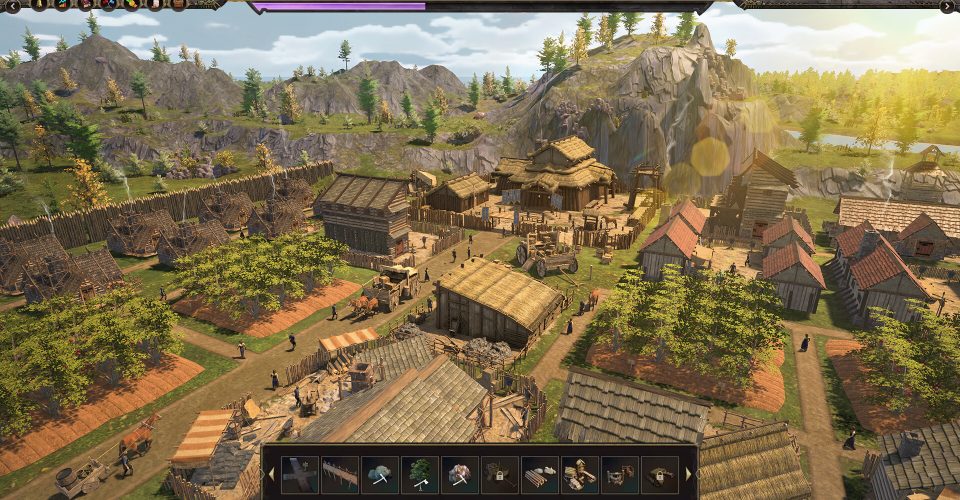Image resolution: width=960 pixels, height=500 pixels.
Task: Choose the water well building icon
Action: pyautogui.click(x=618, y=474)
